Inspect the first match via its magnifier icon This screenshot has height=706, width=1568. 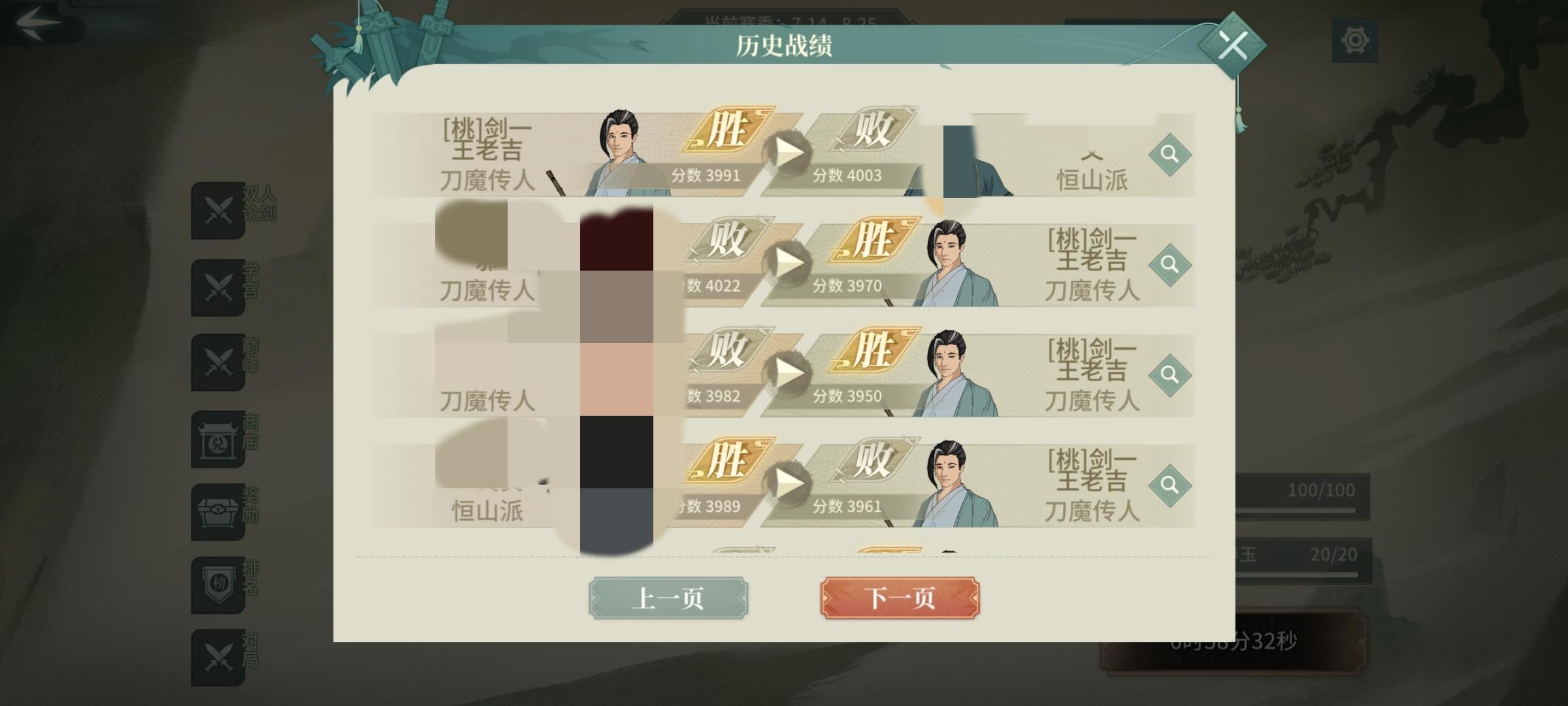coord(1171,155)
